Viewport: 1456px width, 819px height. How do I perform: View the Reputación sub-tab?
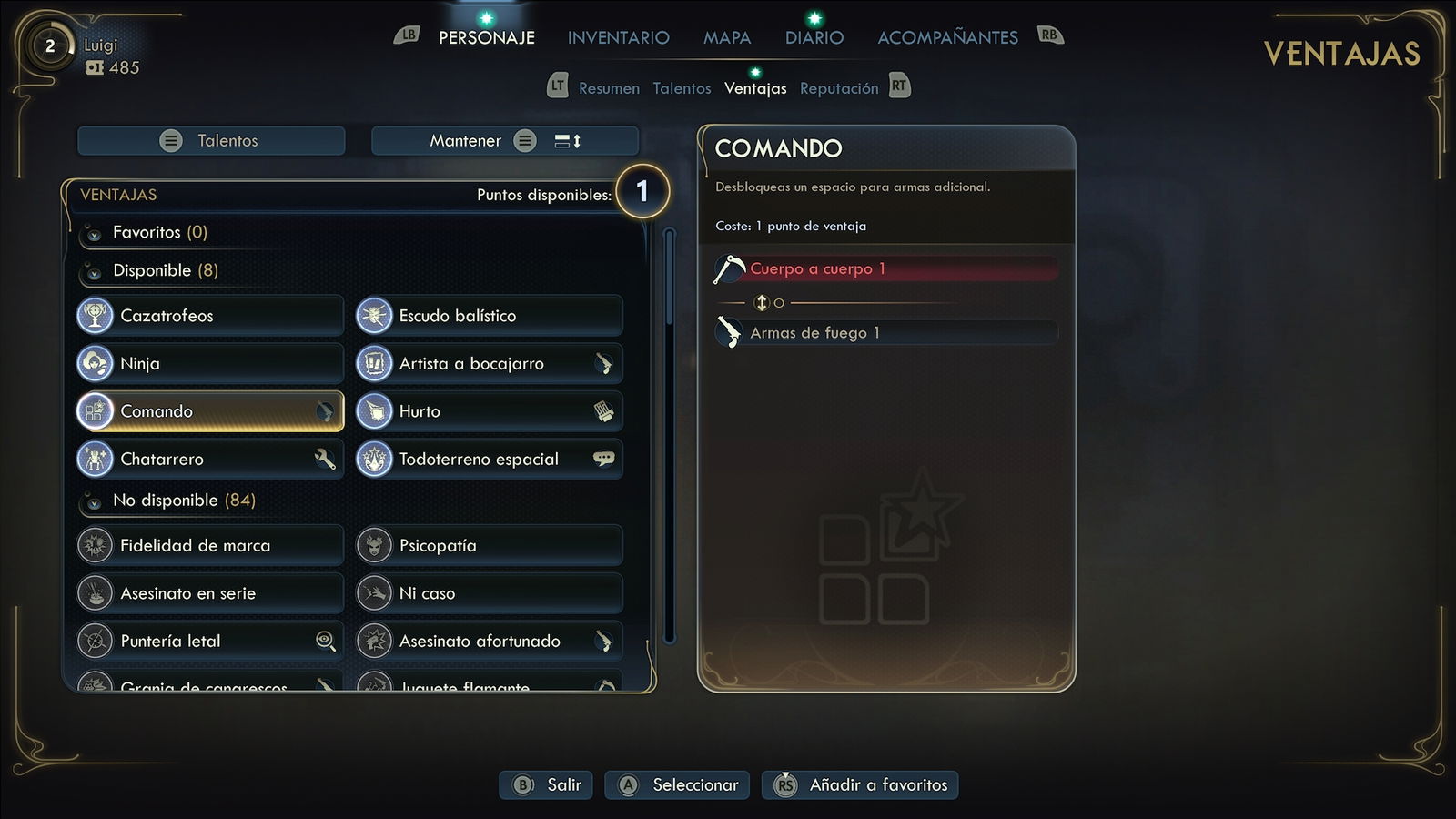[x=838, y=88]
